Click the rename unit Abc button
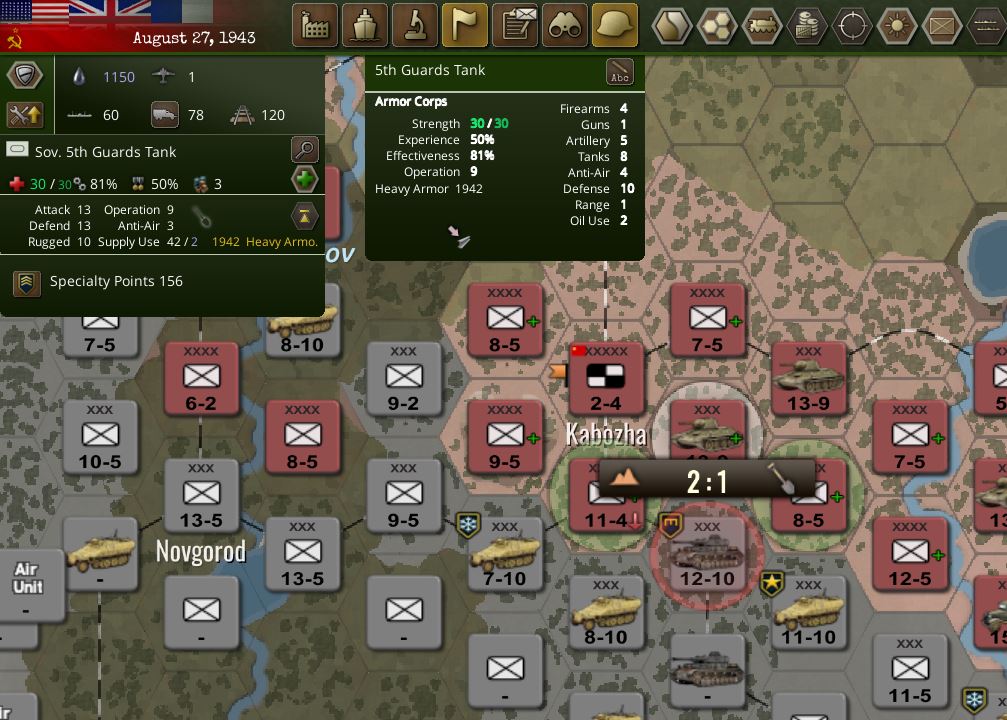This screenshot has width=1007, height=720. 620,72
